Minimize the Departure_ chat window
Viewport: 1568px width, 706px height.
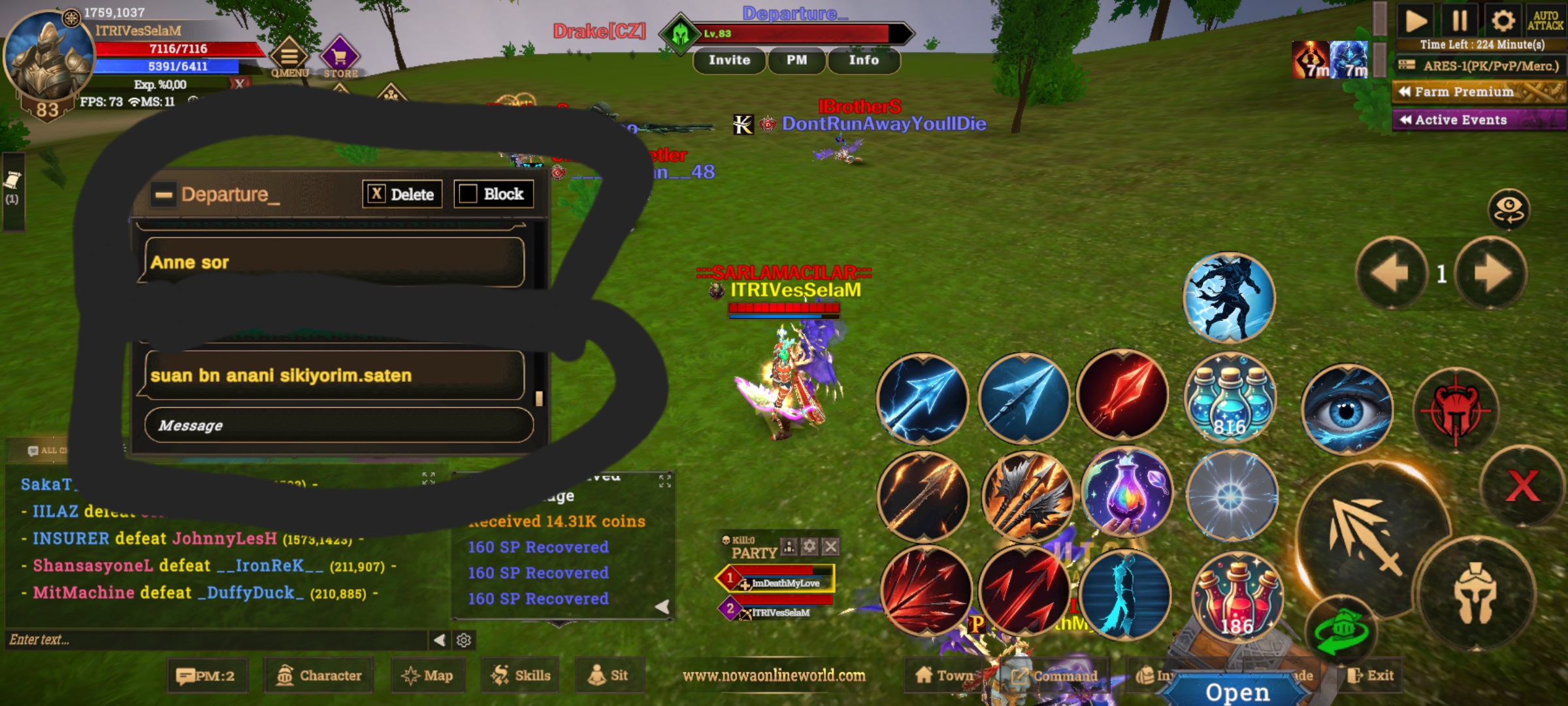tap(164, 194)
